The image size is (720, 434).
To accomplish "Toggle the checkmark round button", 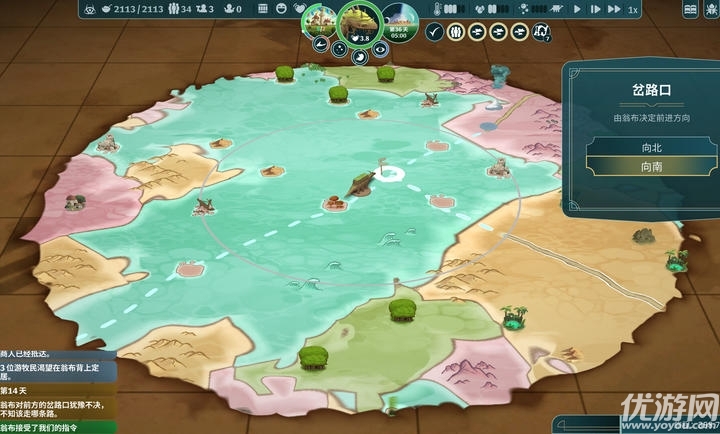I will pos(433,32).
